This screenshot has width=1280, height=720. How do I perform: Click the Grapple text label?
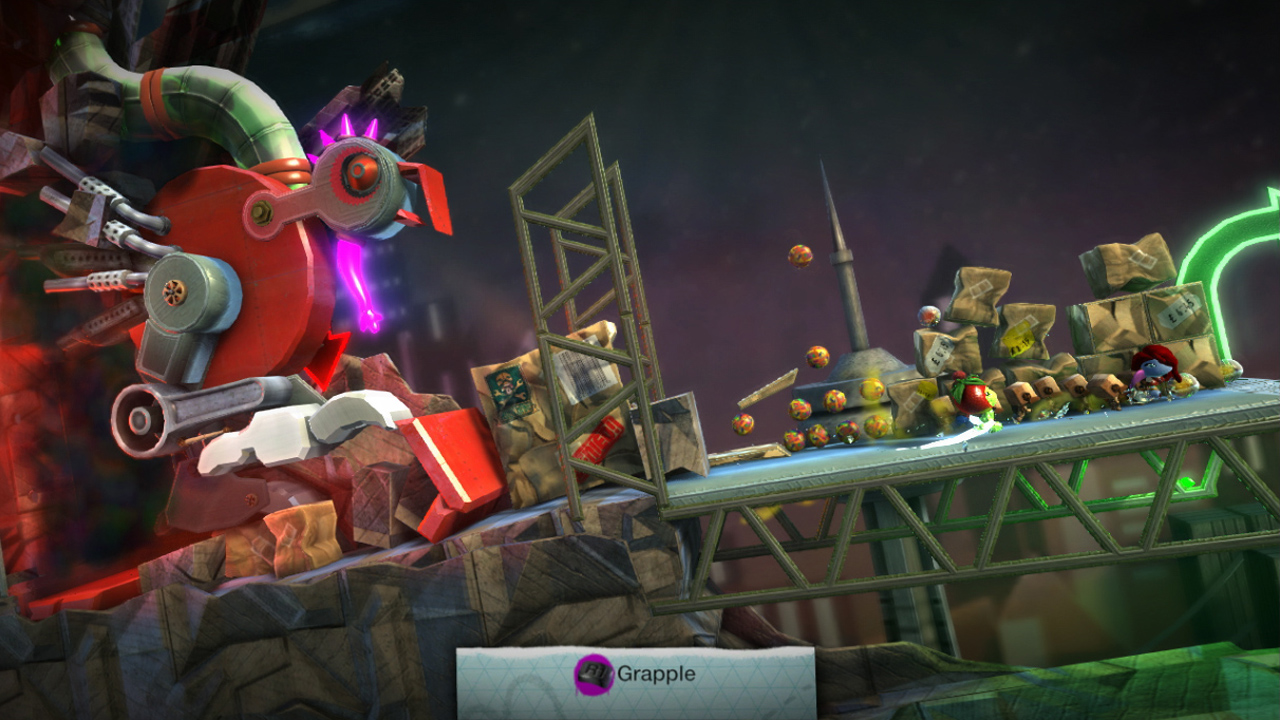pos(657,674)
